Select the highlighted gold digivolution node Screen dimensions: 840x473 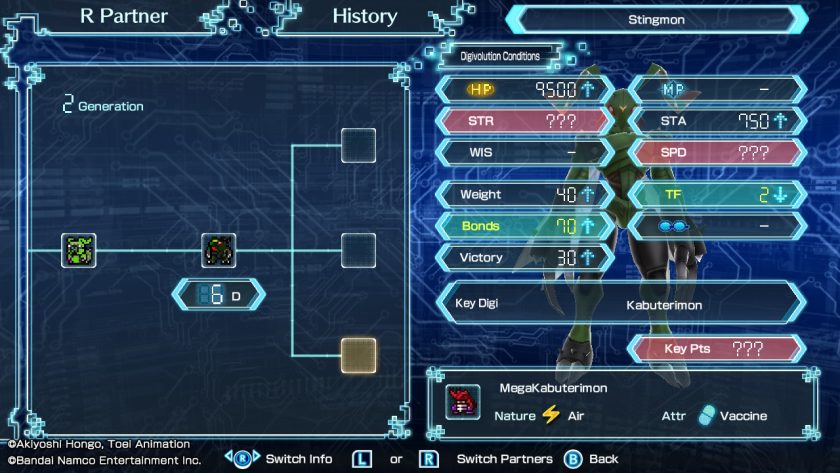tap(358, 354)
